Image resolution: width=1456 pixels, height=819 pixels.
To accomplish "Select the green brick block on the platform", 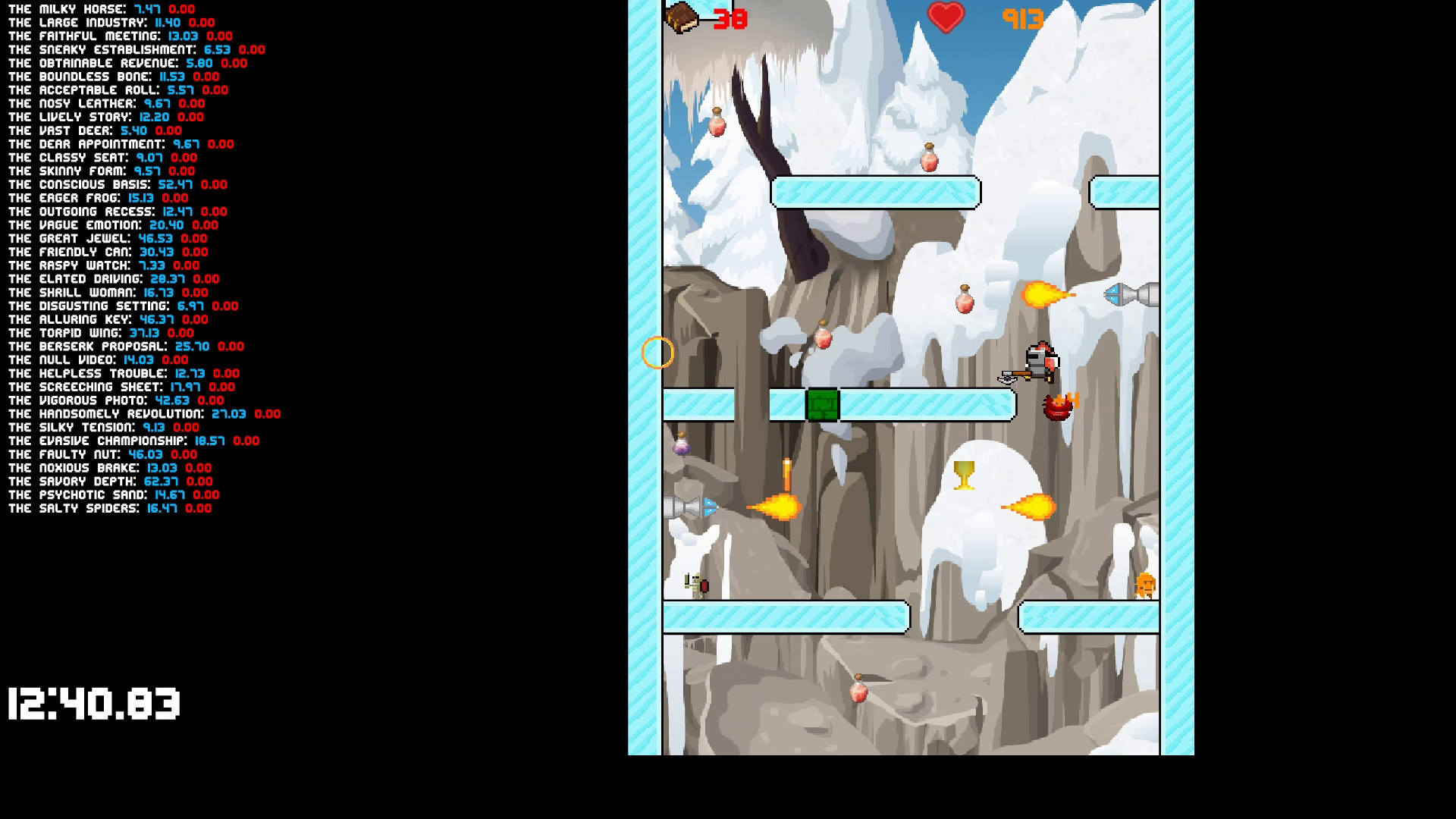I will (824, 405).
